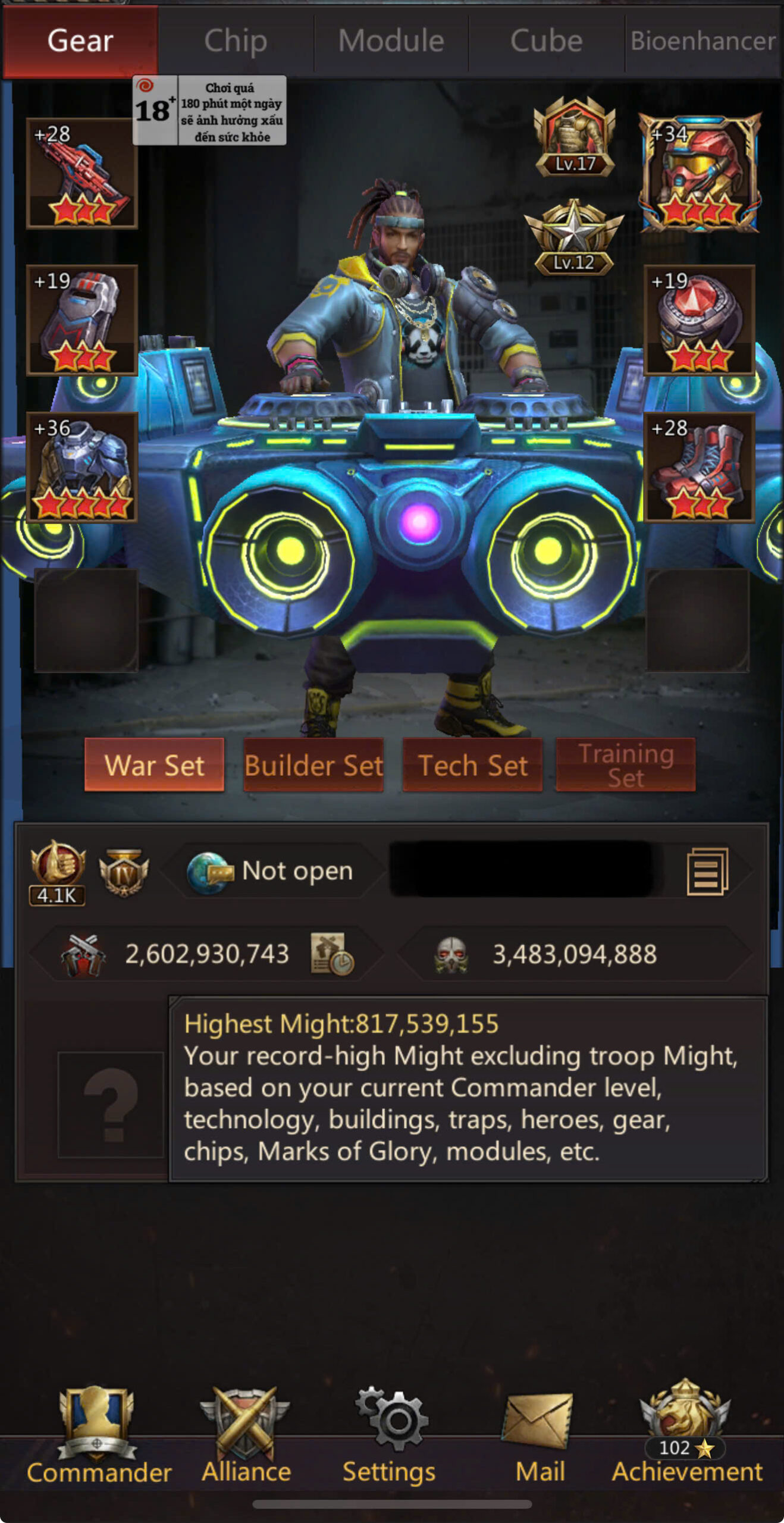
Task: Show the Bioenhancer tab
Action: (x=703, y=41)
